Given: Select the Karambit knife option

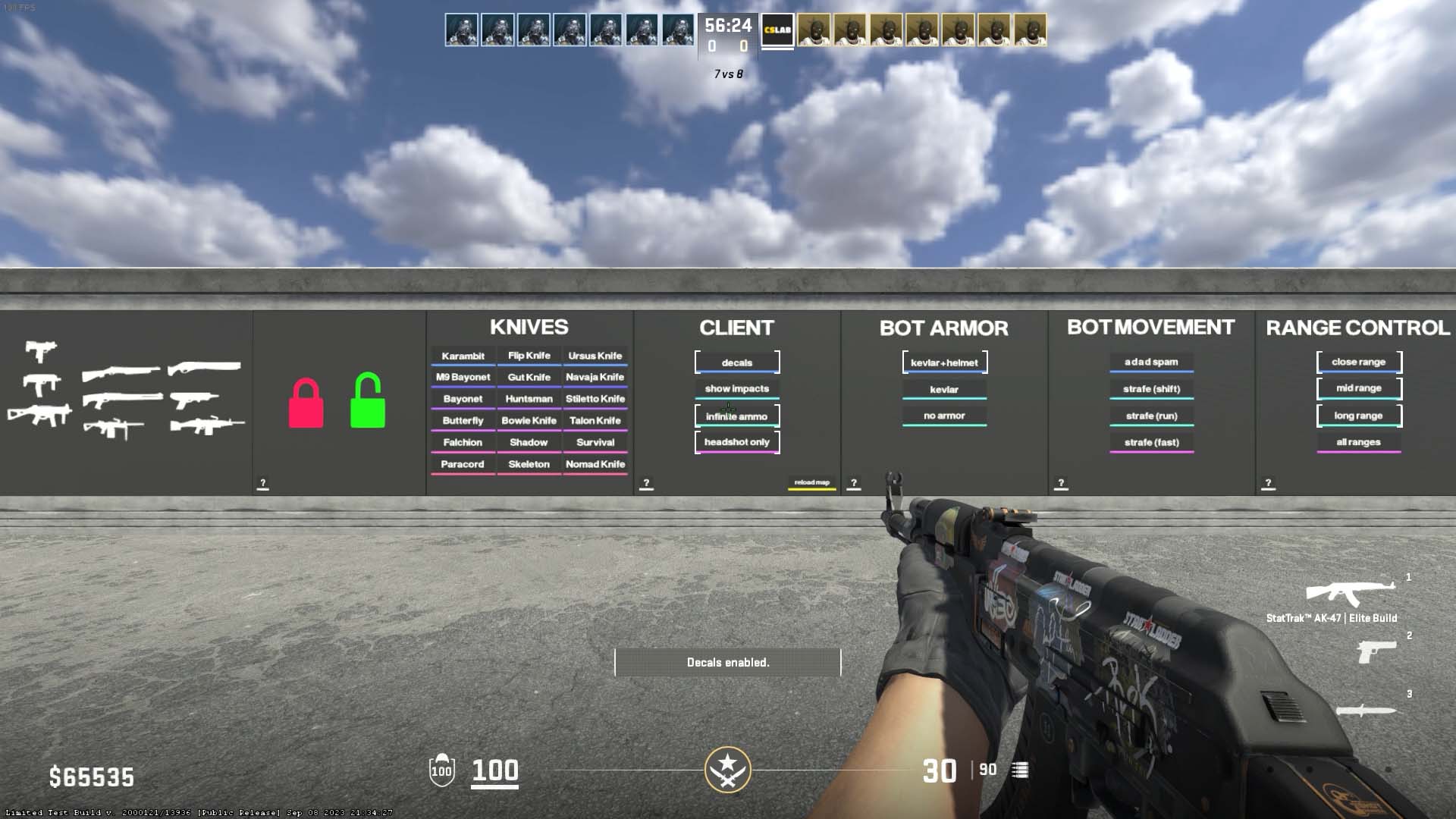Looking at the screenshot, I should (x=463, y=356).
